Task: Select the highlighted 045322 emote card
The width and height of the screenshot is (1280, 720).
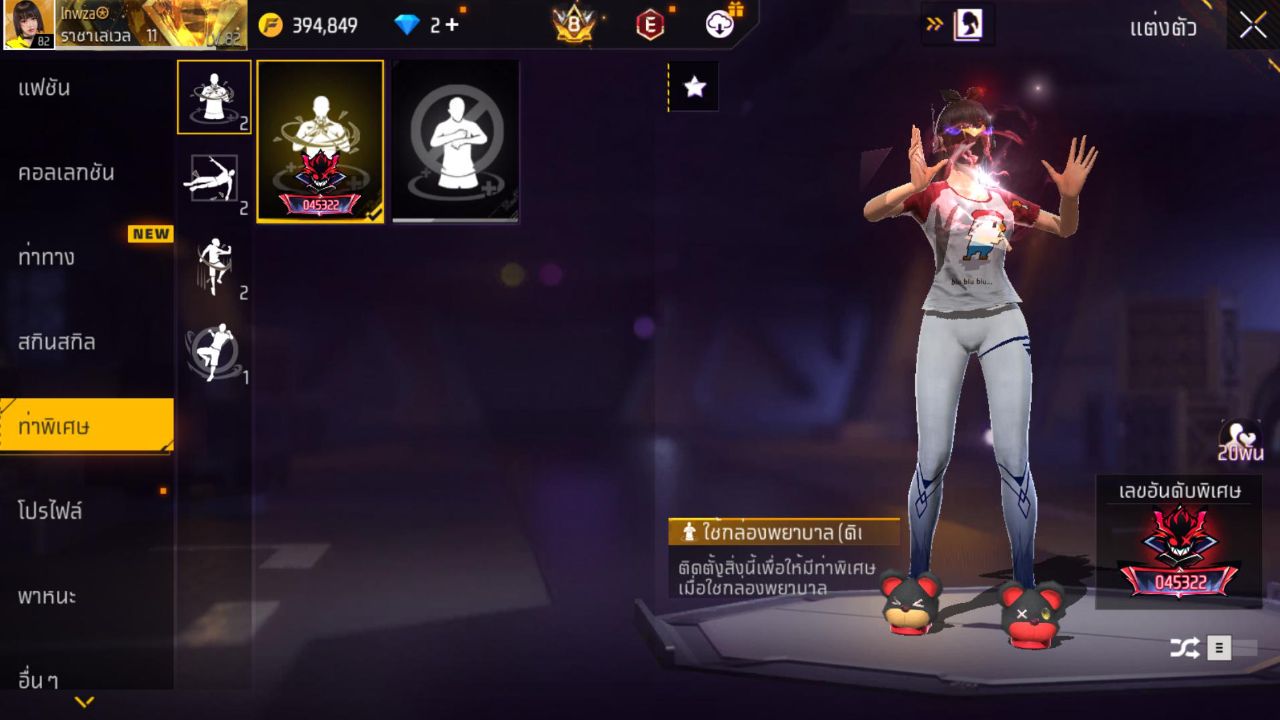Action: pos(319,140)
